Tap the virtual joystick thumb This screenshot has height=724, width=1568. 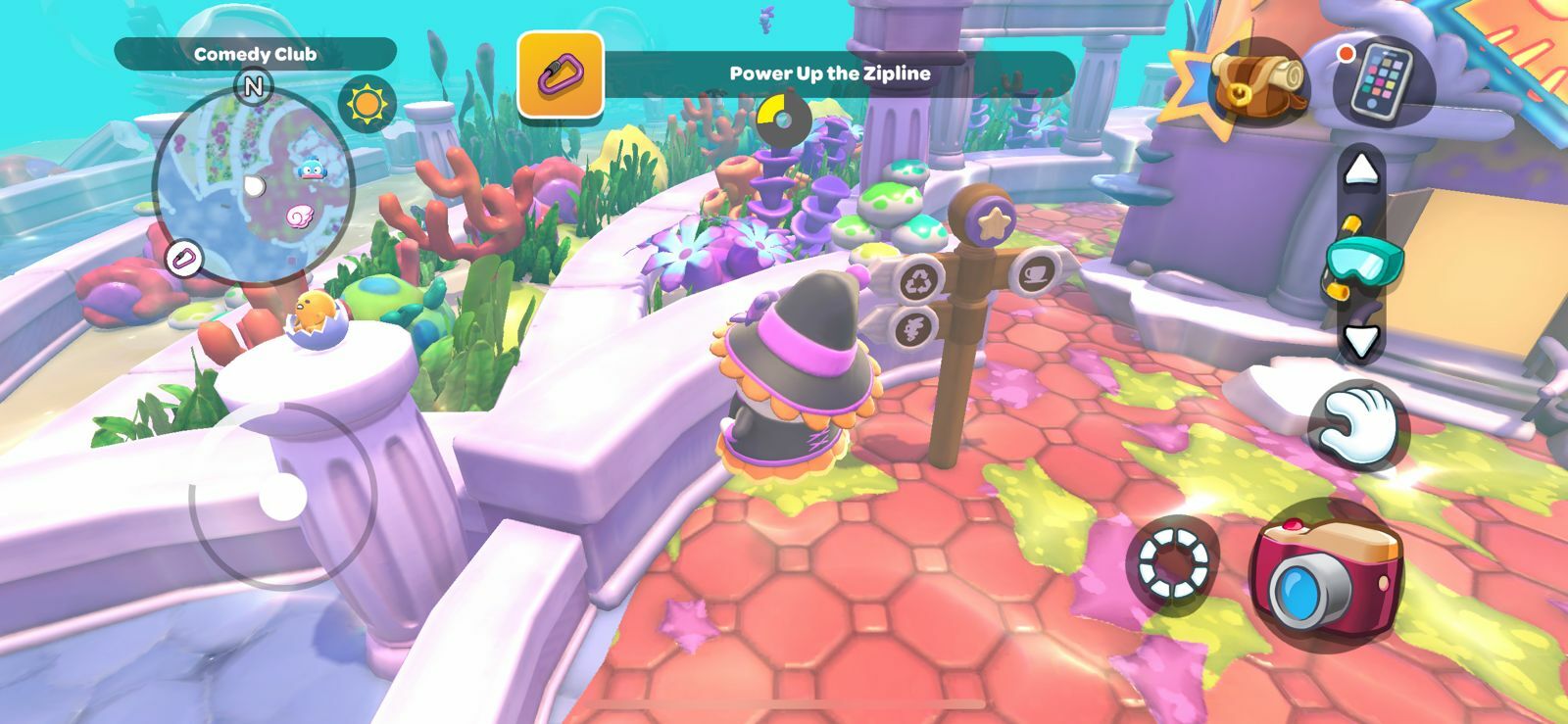pos(284,498)
